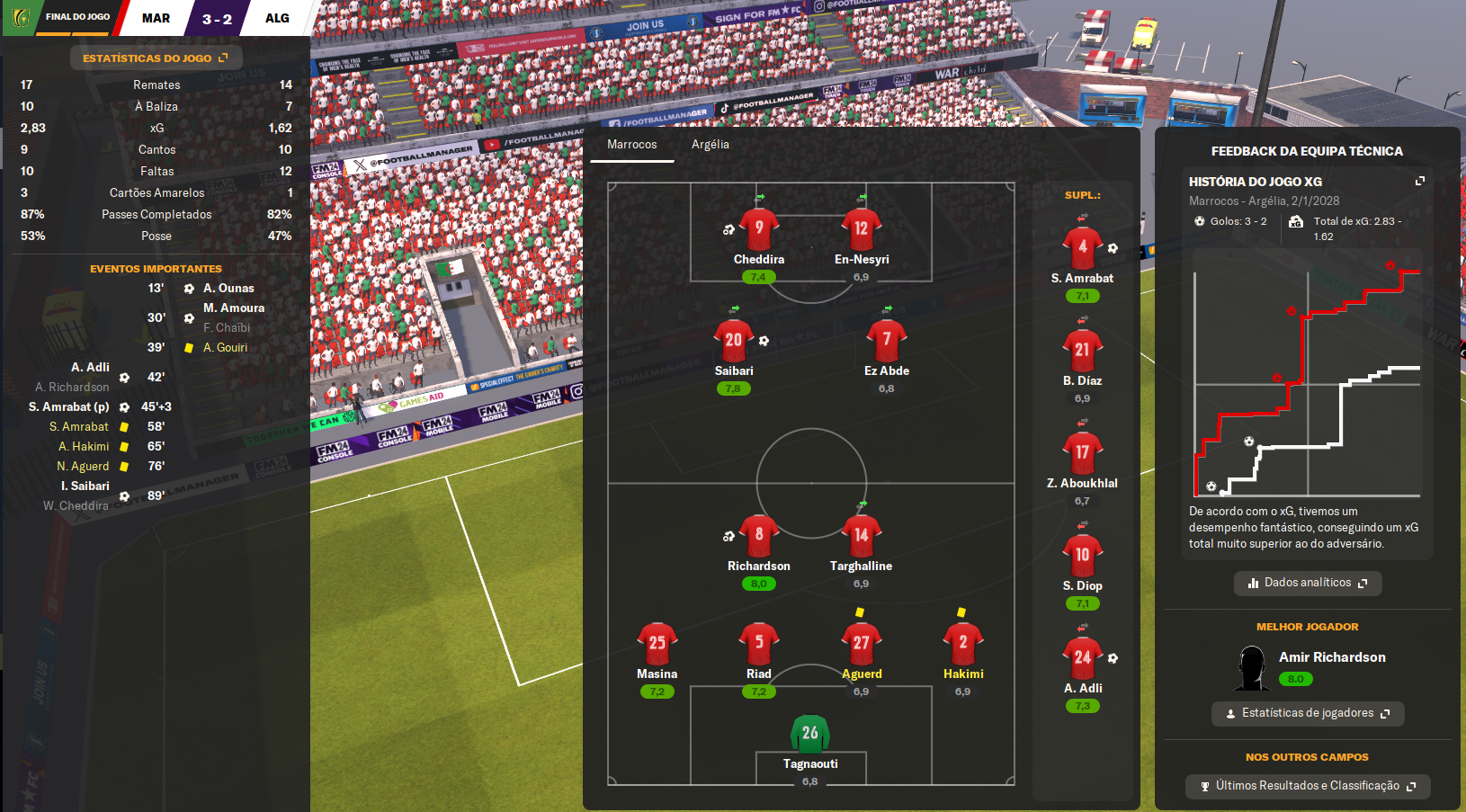Select Targhalline's number 14 shirt
This screenshot has height=812, width=1466.
[x=861, y=535]
